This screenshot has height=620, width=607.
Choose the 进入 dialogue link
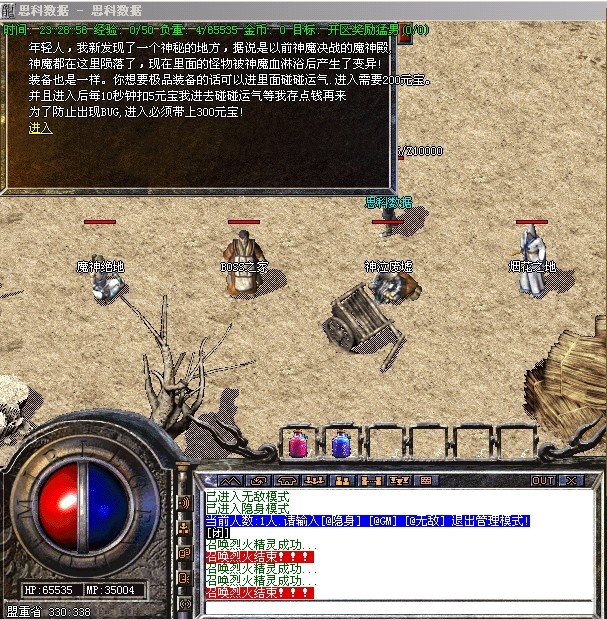40,128
